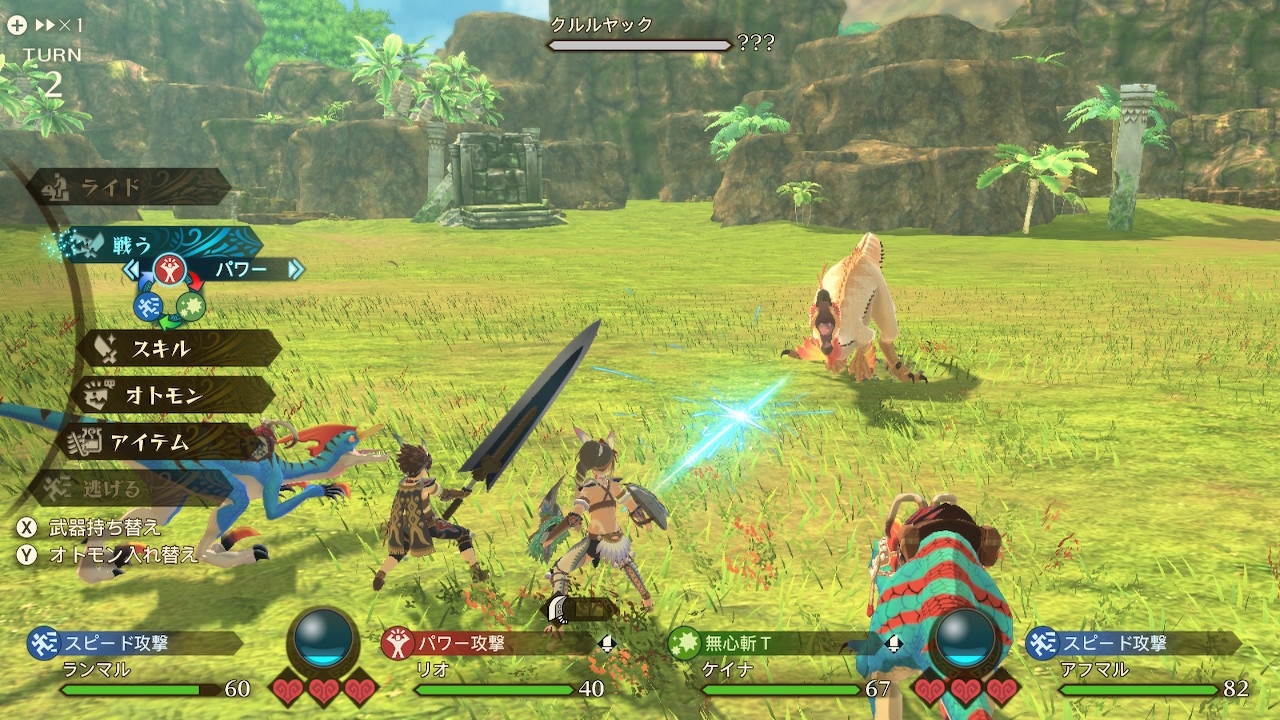Select アフマル's party status panel
This screenshot has width=1280, height=720.
[x=1140, y=665]
